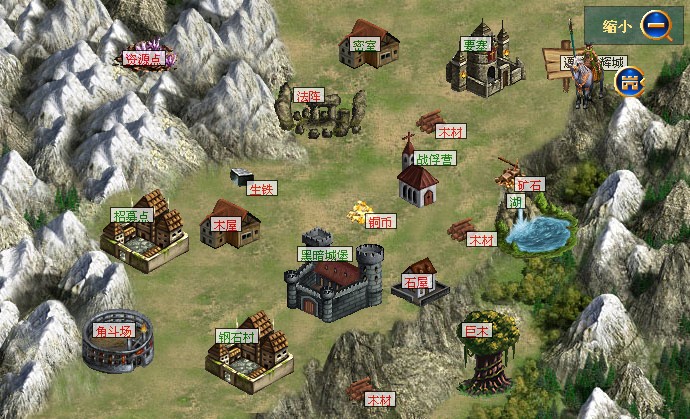The width and height of the screenshot is (690, 419).
Task: Pick the 矿石 ore resource label
Action: click(530, 184)
